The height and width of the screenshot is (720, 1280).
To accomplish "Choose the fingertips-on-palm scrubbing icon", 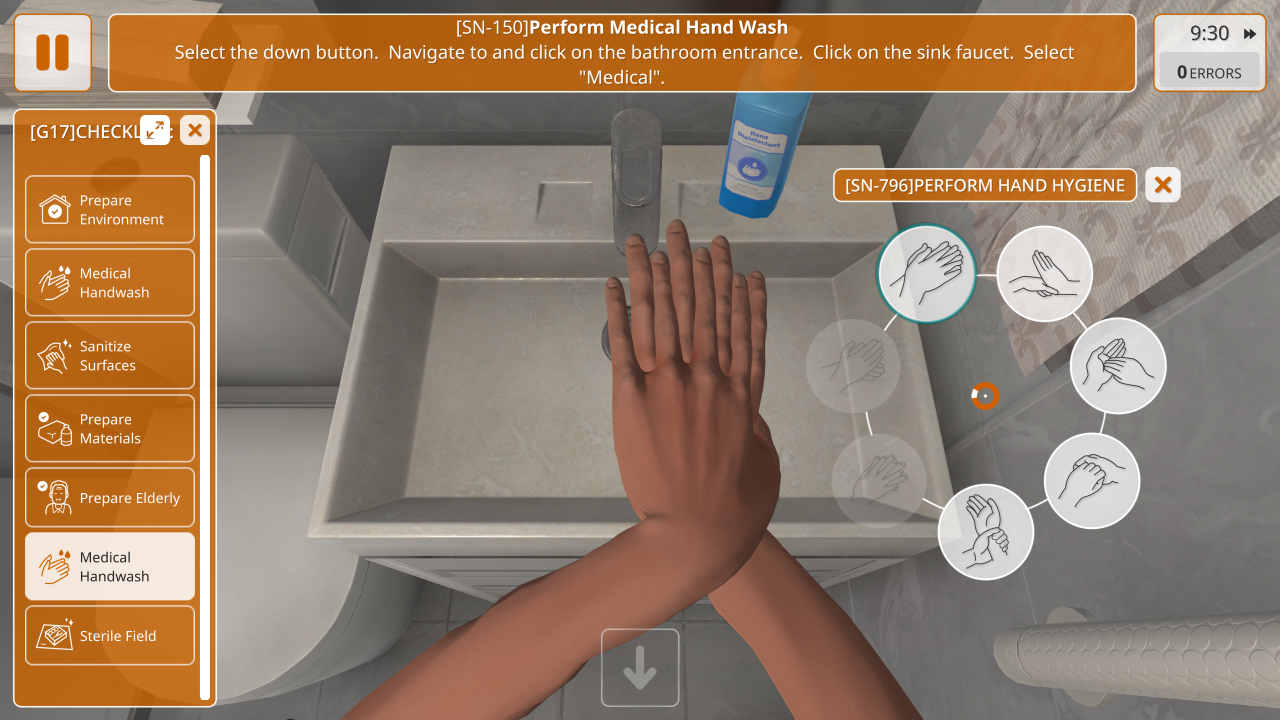I will pyautogui.click(x=1045, y=273).
